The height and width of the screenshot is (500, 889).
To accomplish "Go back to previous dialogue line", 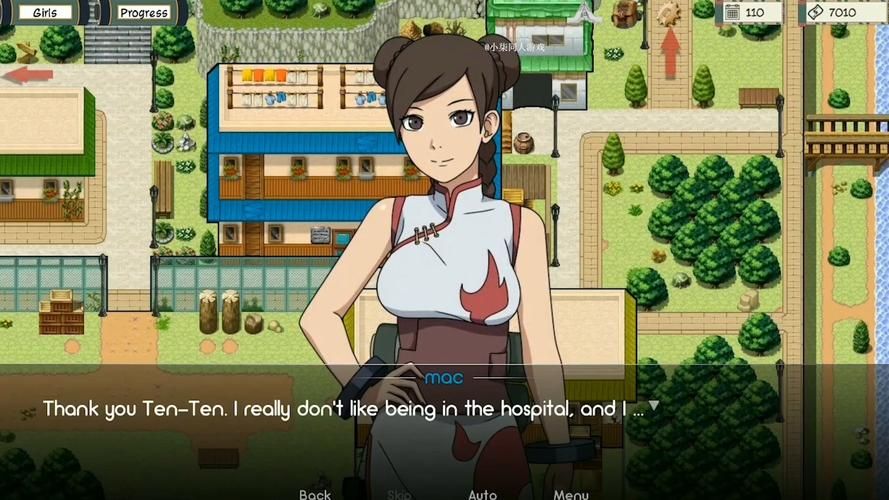I will 315,494.
